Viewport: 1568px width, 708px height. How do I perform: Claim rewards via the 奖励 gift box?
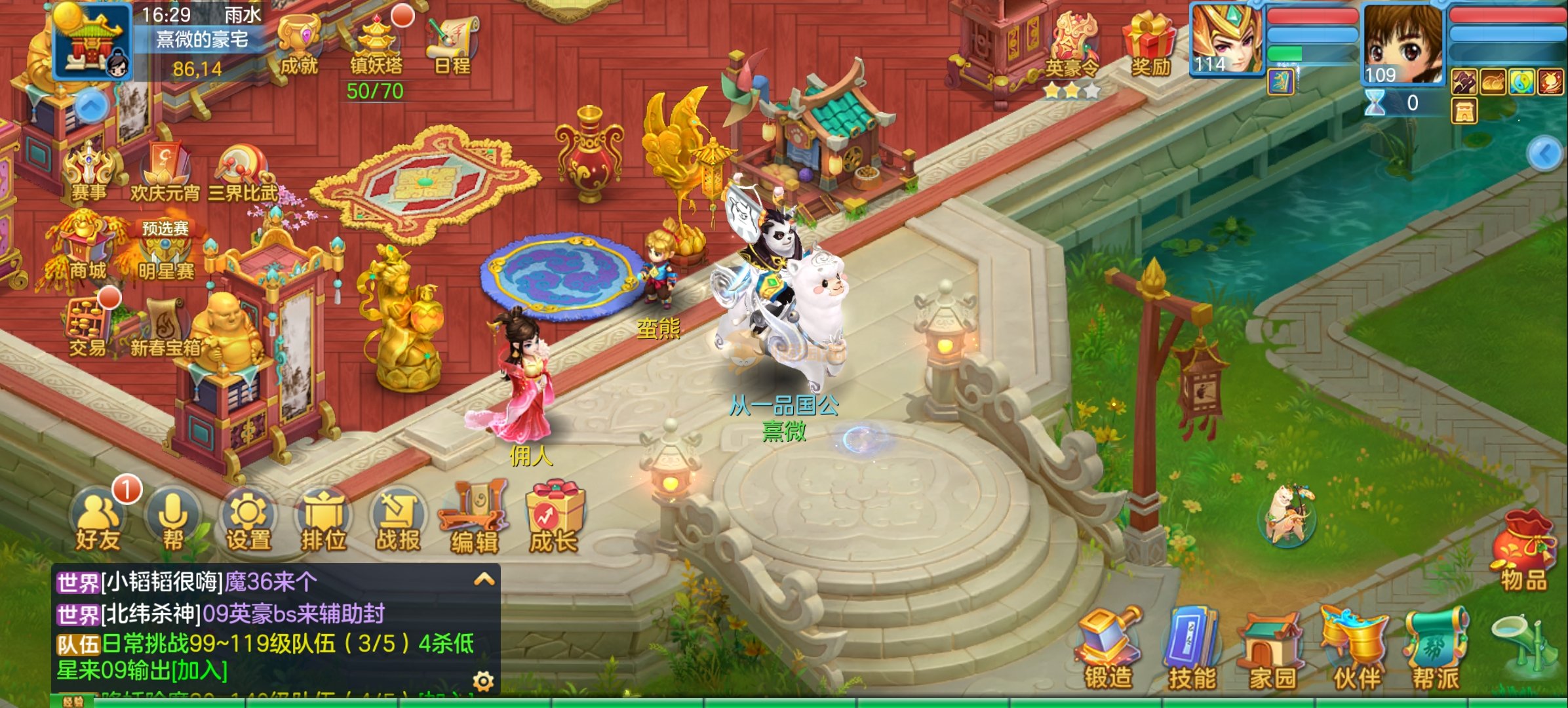(x=1150, y=45)
